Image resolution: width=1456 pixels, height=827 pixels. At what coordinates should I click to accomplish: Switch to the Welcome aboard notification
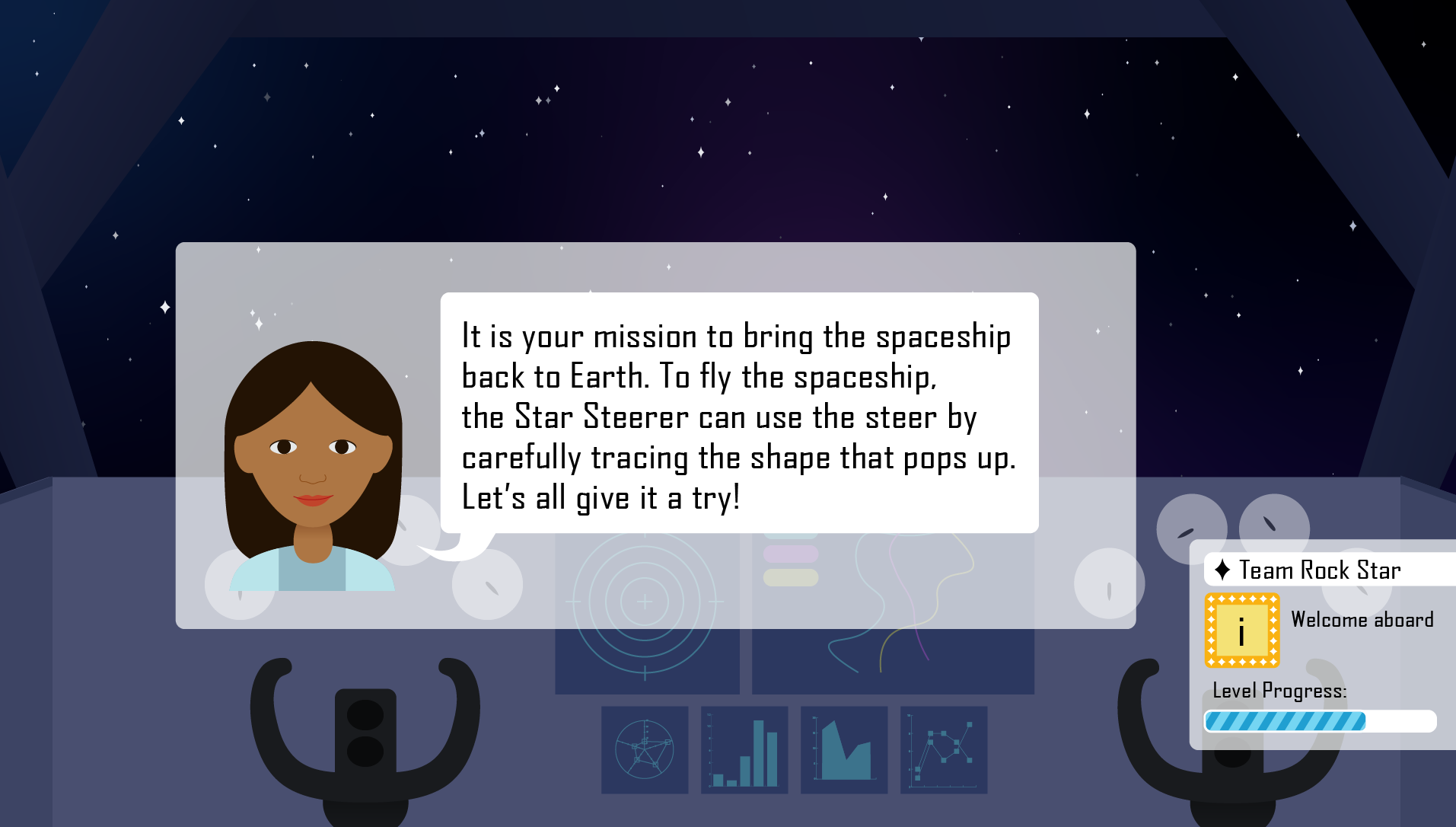[x=1362, y=619]
